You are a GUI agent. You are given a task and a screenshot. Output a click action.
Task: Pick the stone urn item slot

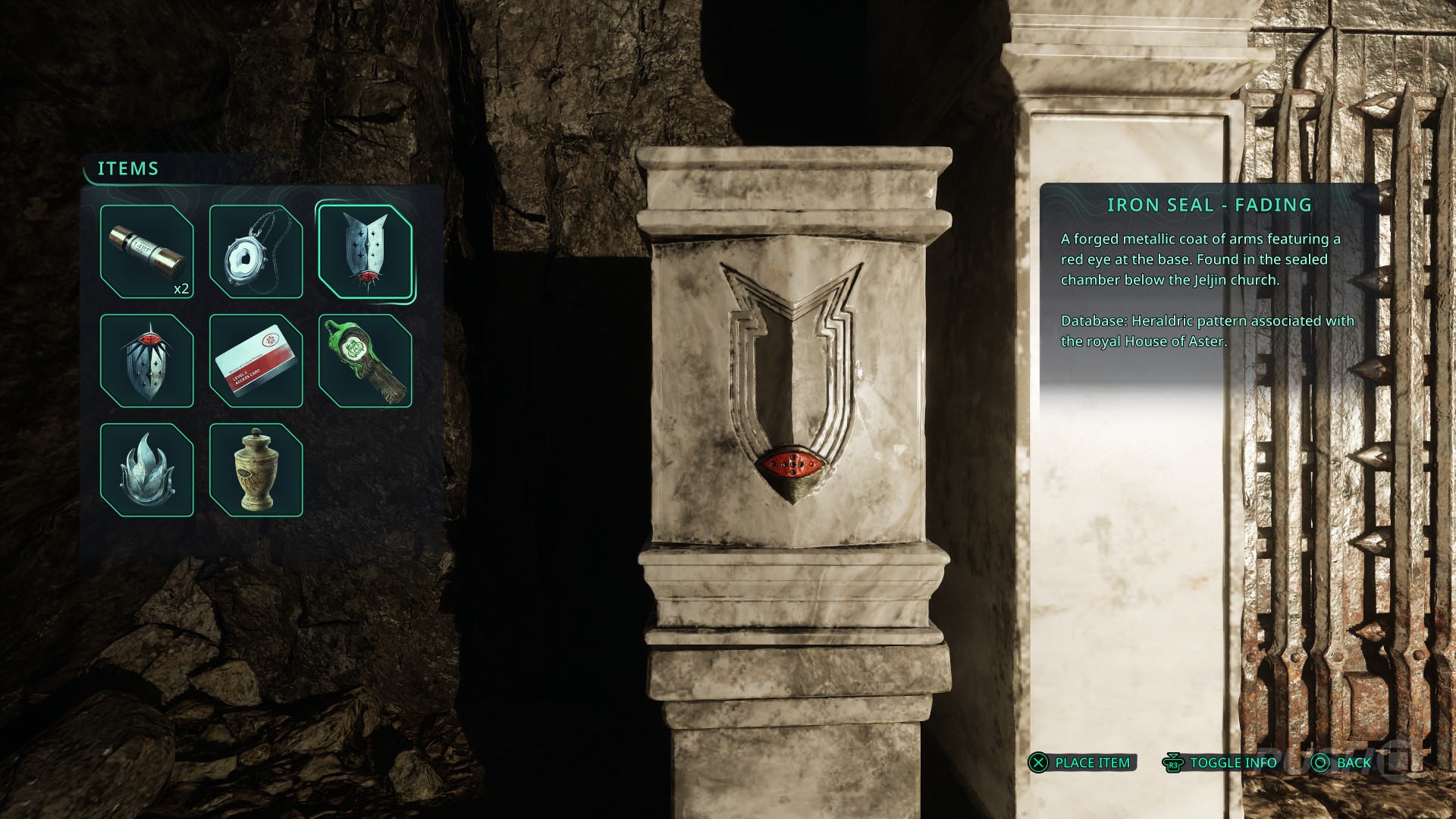pyautogui.click(x=256, y=469)
